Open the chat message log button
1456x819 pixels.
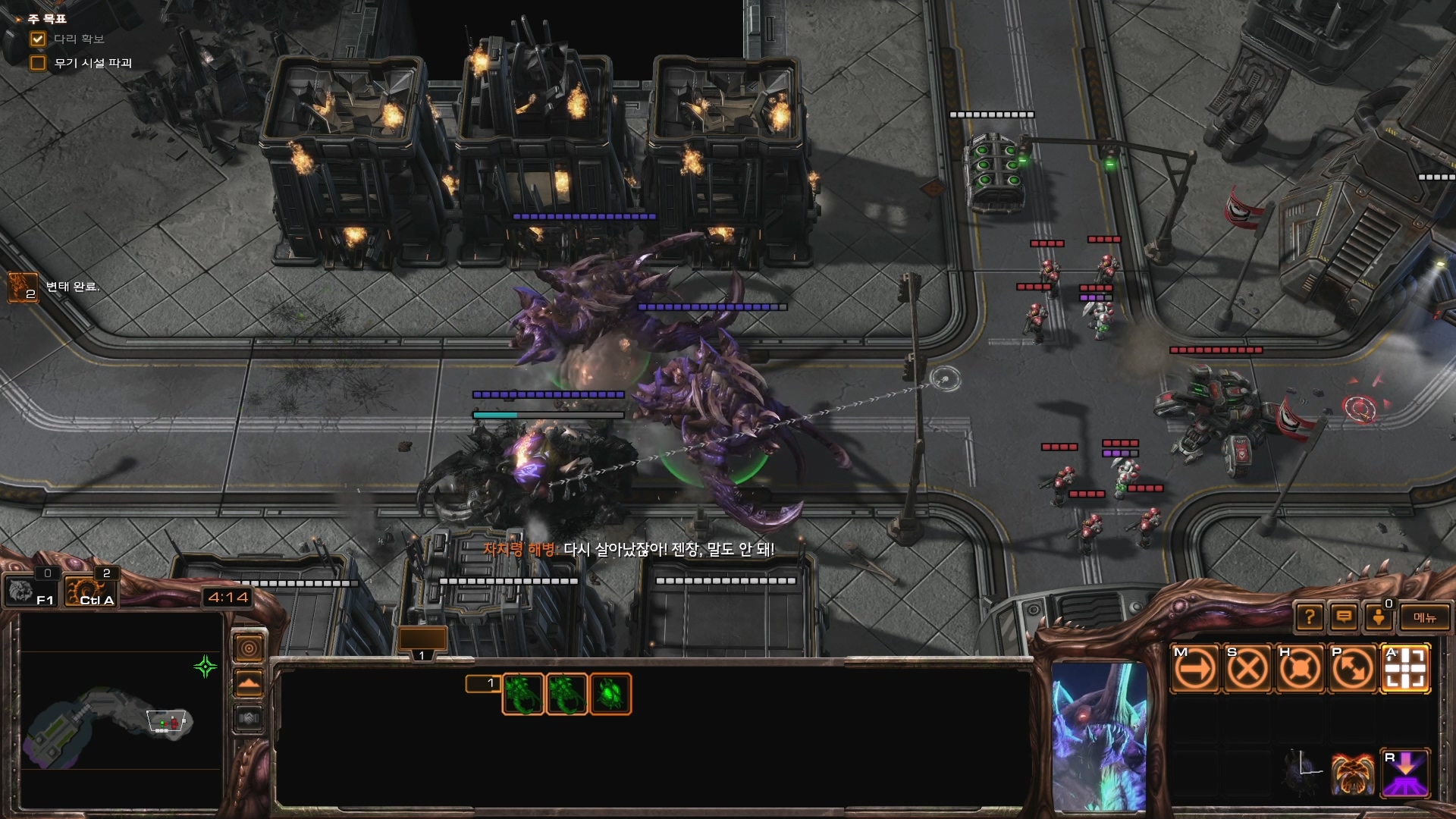coord(1344,617)
